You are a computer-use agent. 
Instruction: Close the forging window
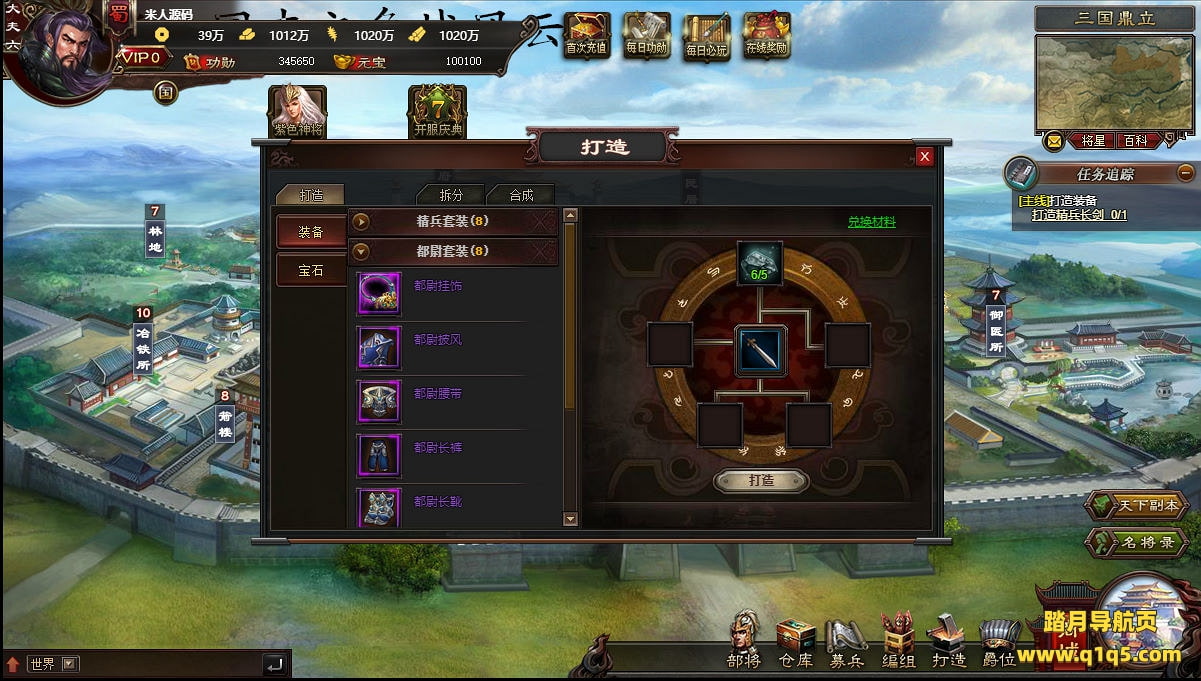tap(925, 156)
